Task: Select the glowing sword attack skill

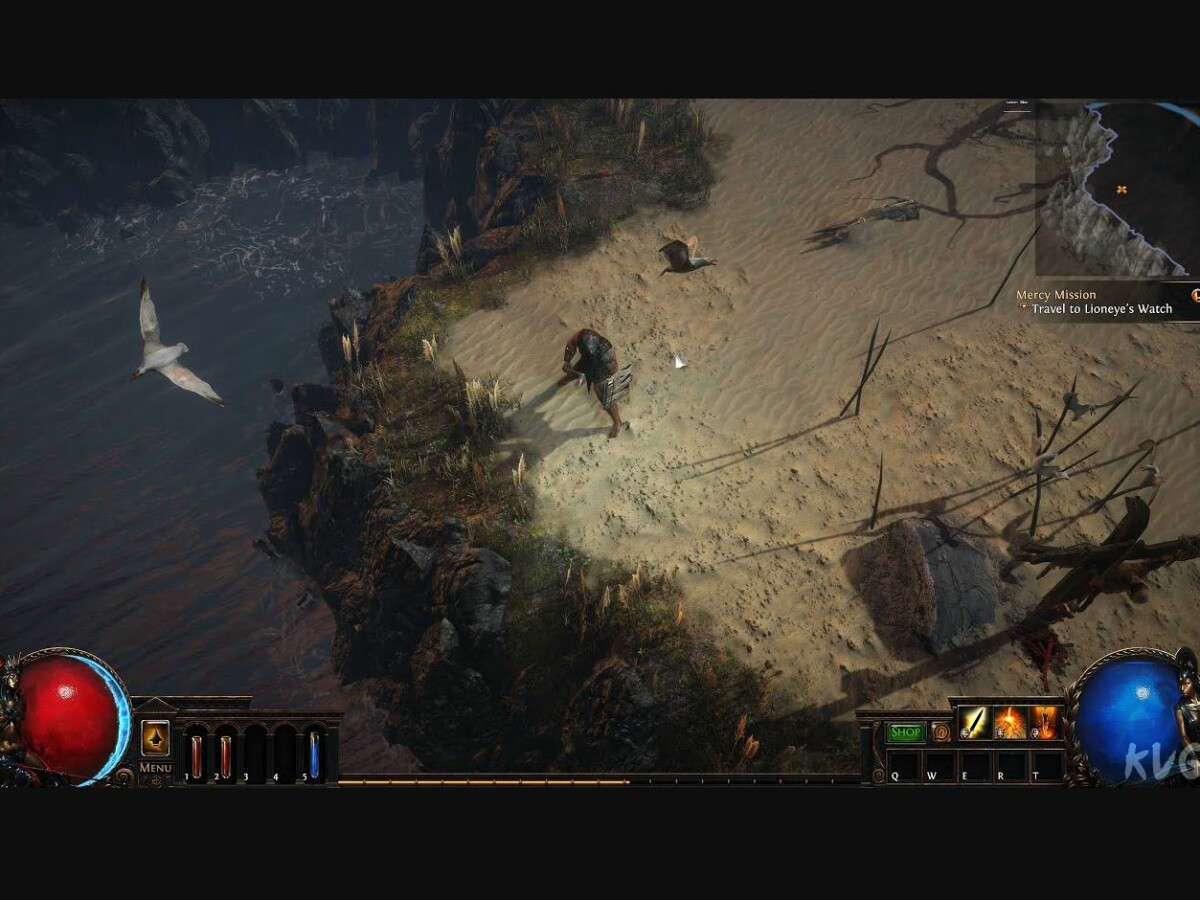Action: point(974,722)
